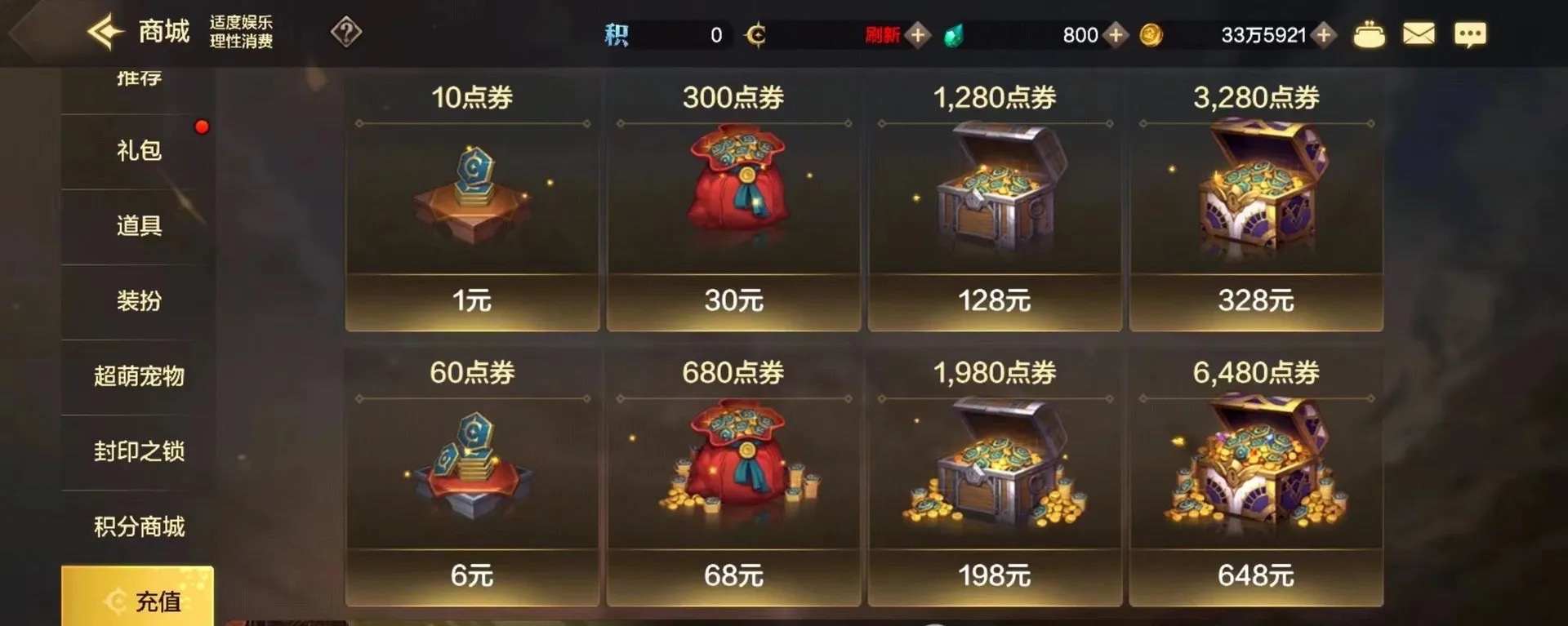Purchase the 6,480点券 pack for 648元
1568x626 pixels.
pyautogui.click(x=1256, y=575)
